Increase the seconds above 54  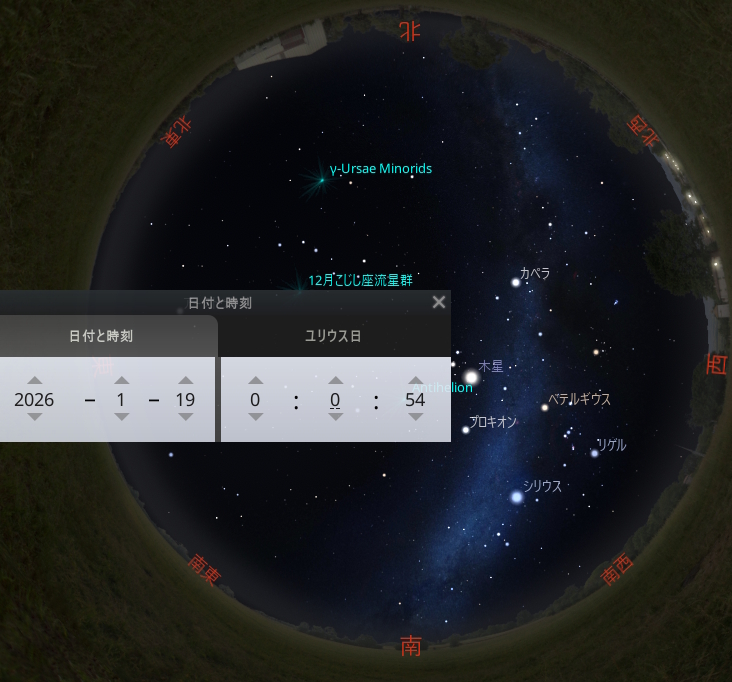pyautogui.click(x=416, y=381)
